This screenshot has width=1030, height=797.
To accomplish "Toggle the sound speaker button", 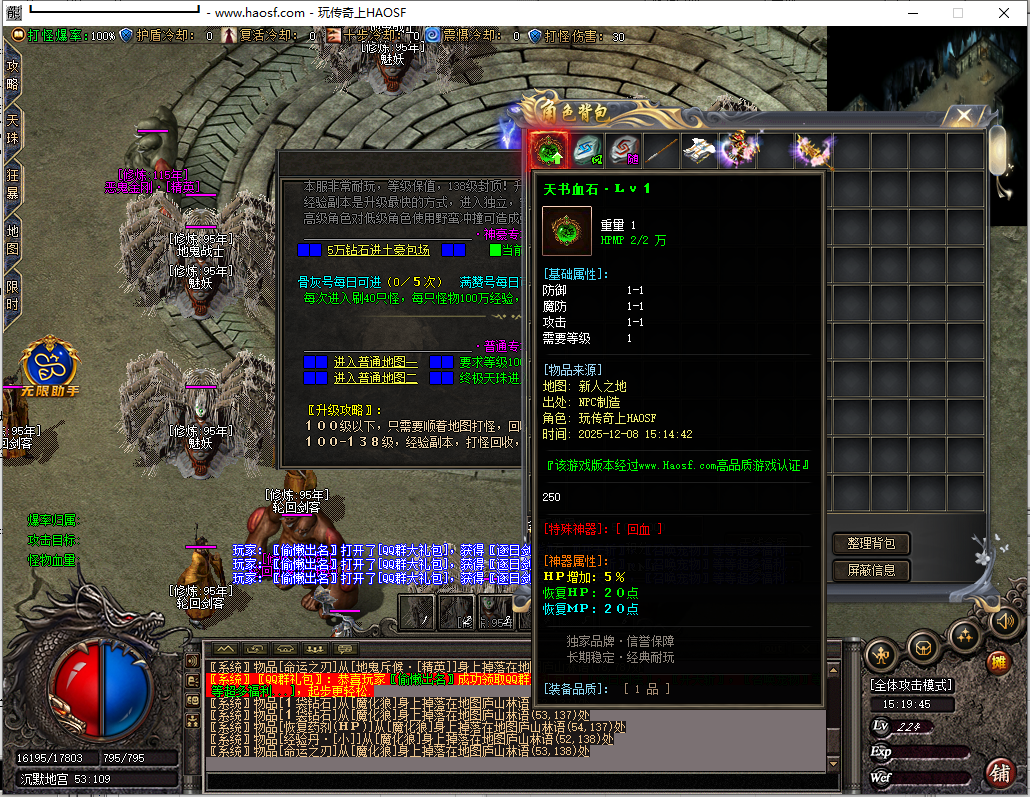I will (x=1004, y=621).
